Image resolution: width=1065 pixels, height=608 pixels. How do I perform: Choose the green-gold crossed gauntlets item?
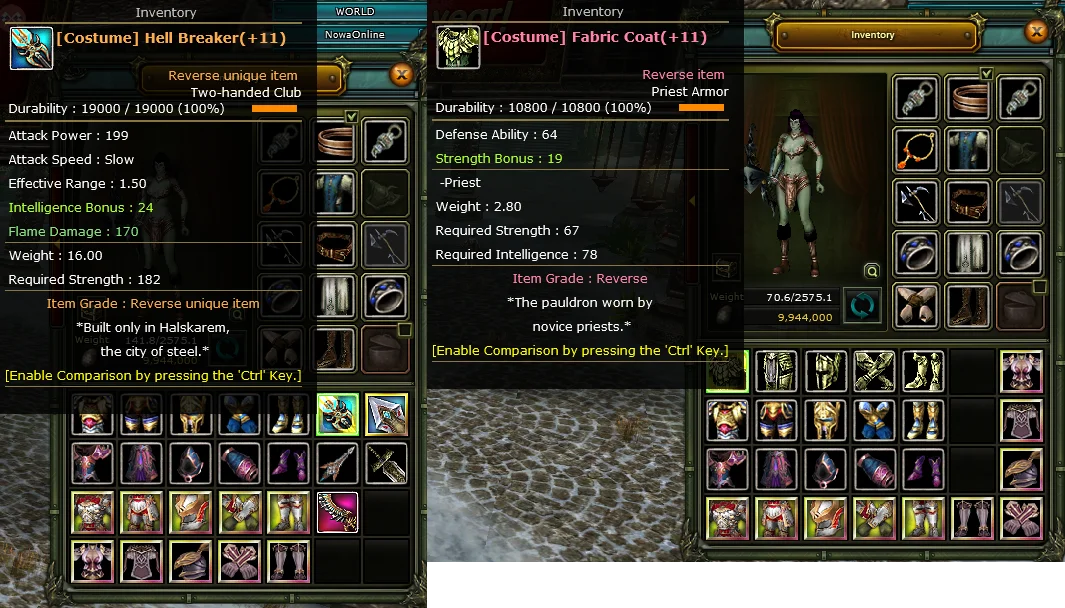(874, 371)
